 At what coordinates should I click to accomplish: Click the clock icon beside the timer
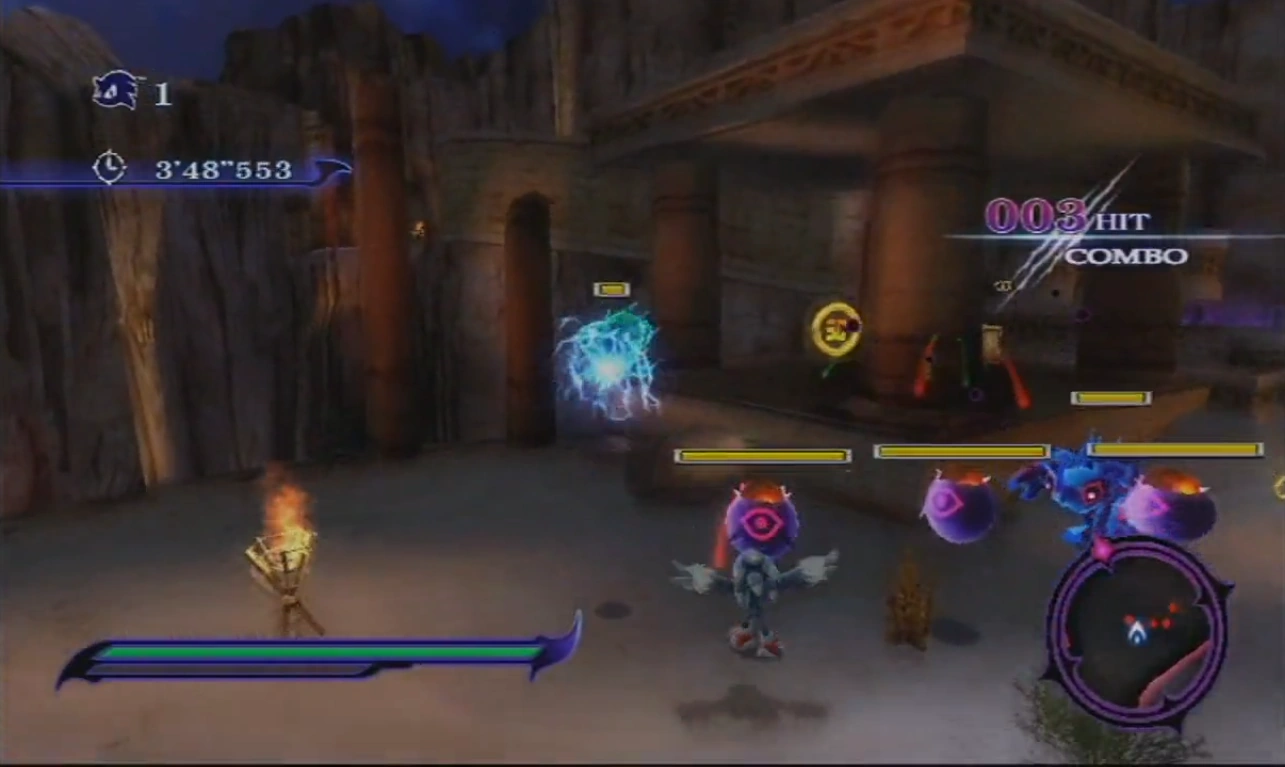109,167
